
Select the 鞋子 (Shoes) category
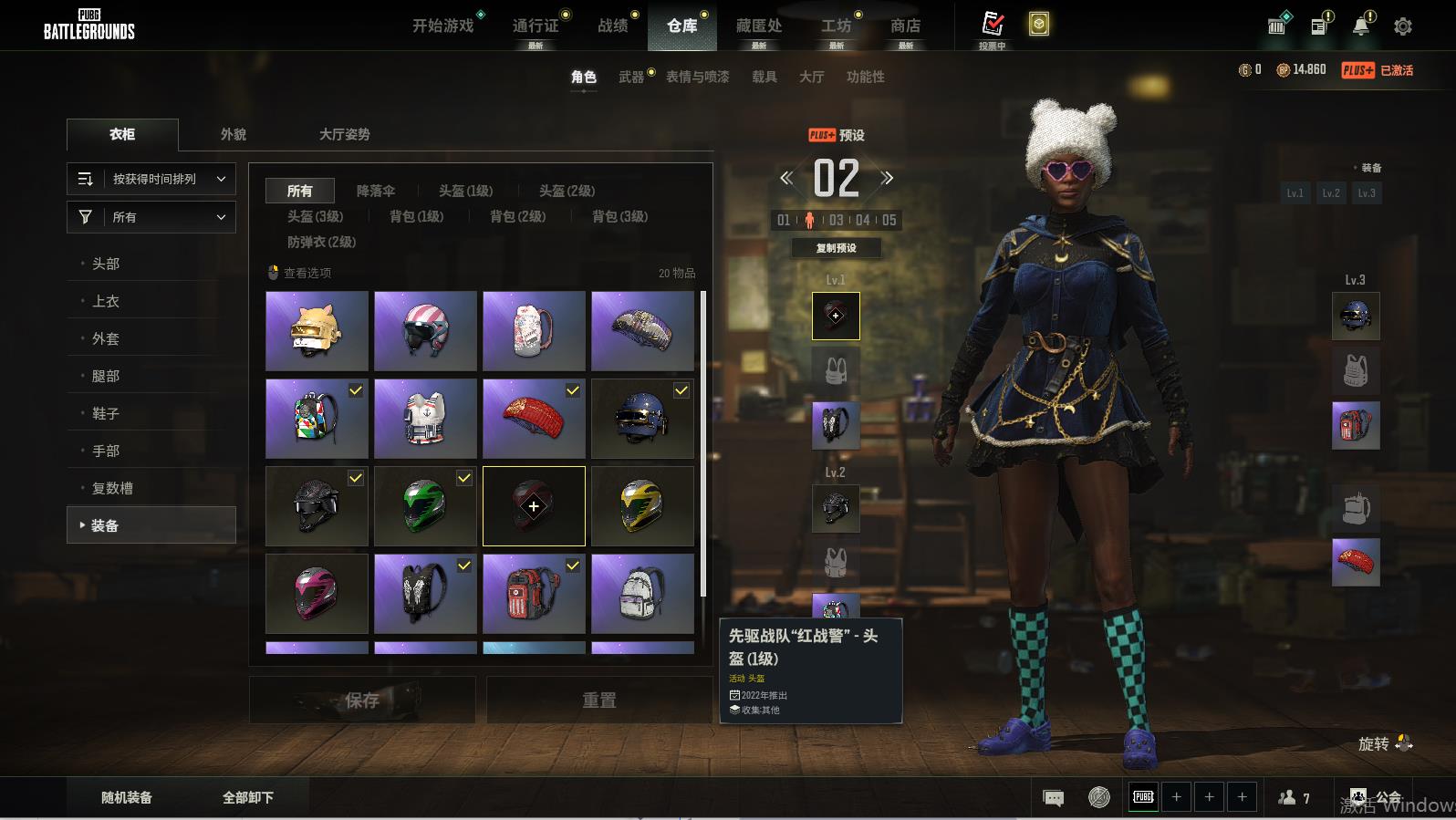pyautogui.click(x=106, y=413)
